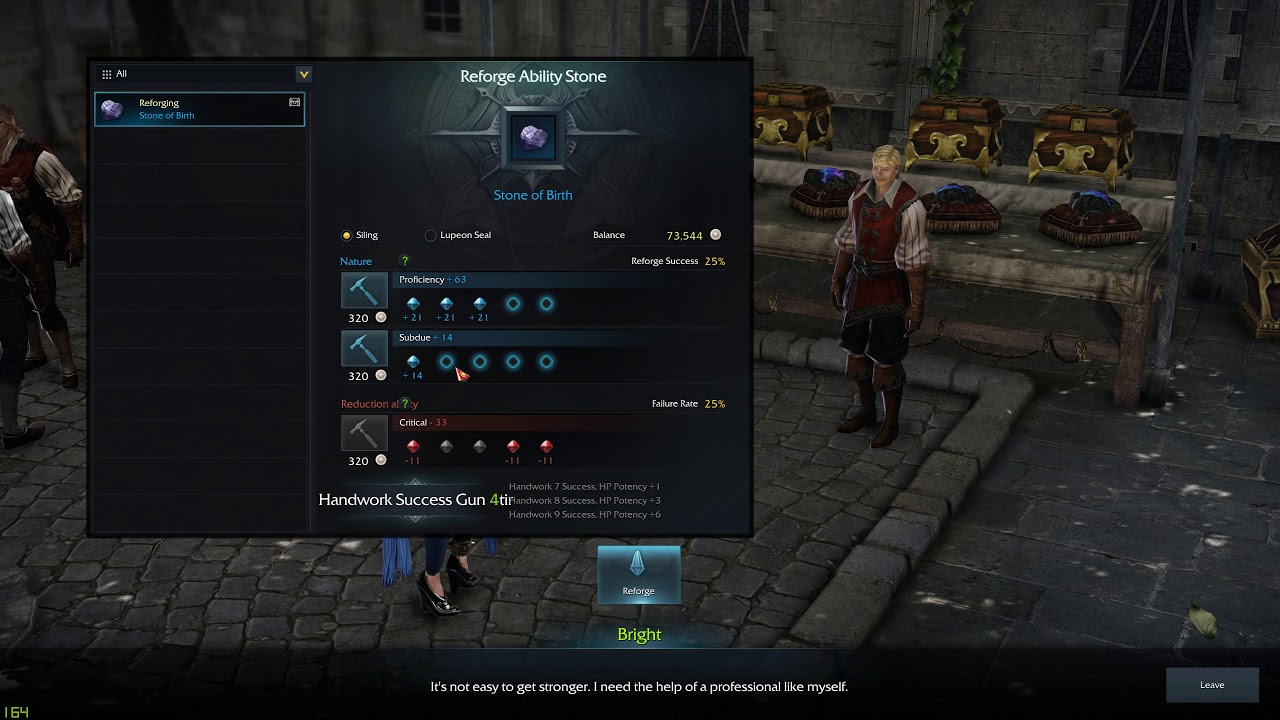Hammer the Critical reduction row
The width and height of the screenshot is (1280, 720).
click(x=363, y=434)
